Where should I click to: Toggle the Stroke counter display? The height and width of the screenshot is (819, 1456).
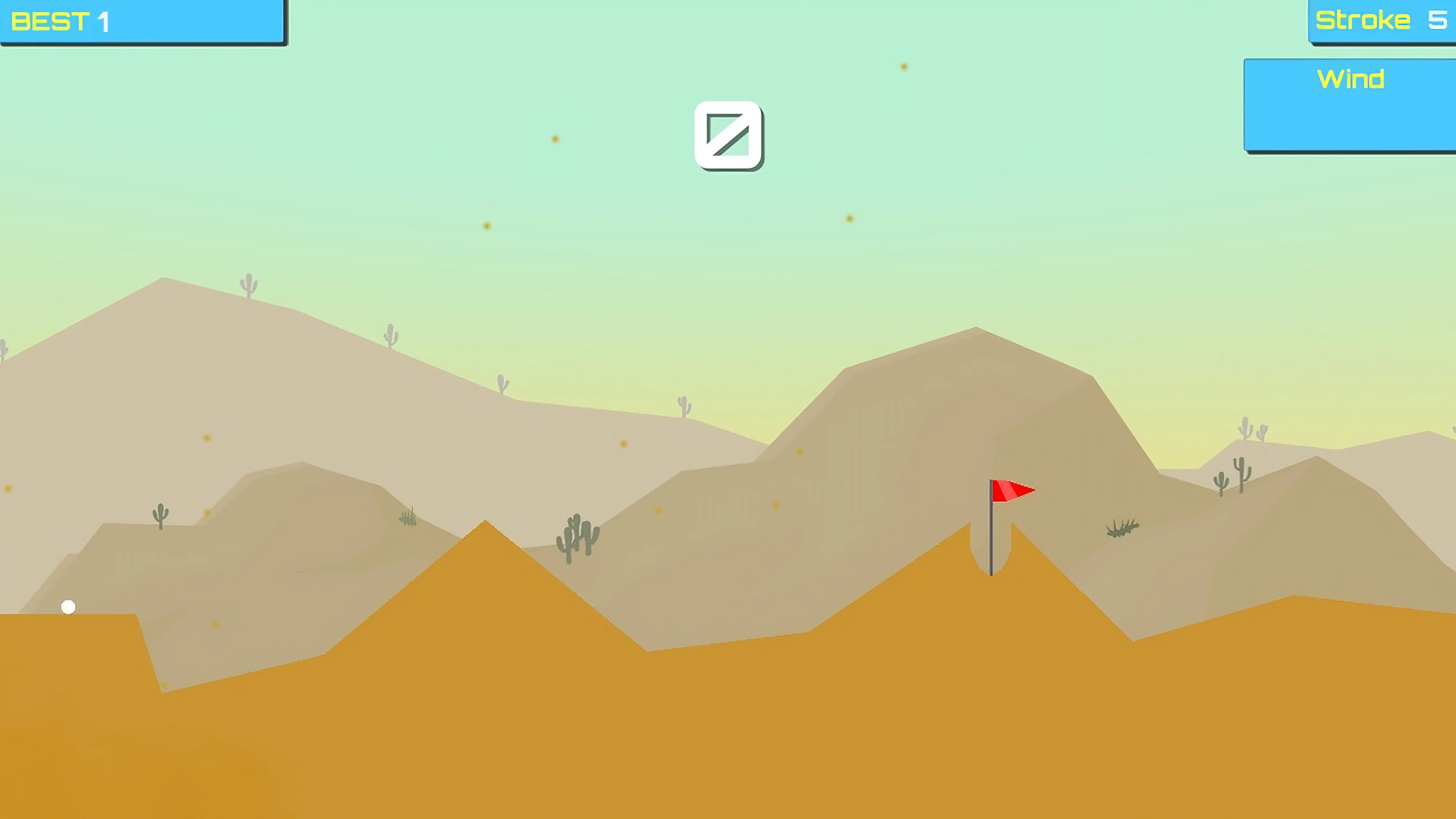point(1379,20)
